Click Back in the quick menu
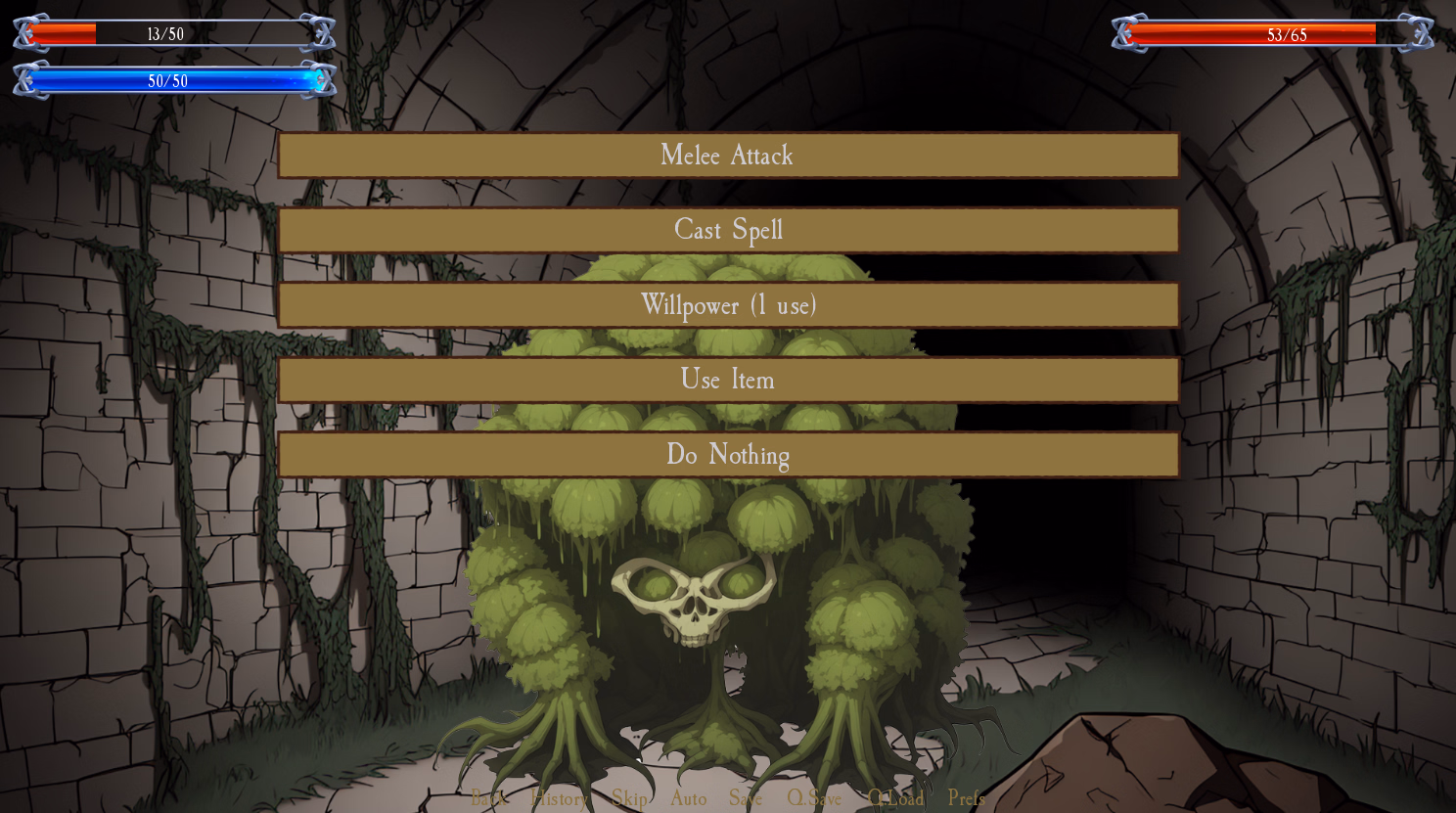 [x=489, y=799]
